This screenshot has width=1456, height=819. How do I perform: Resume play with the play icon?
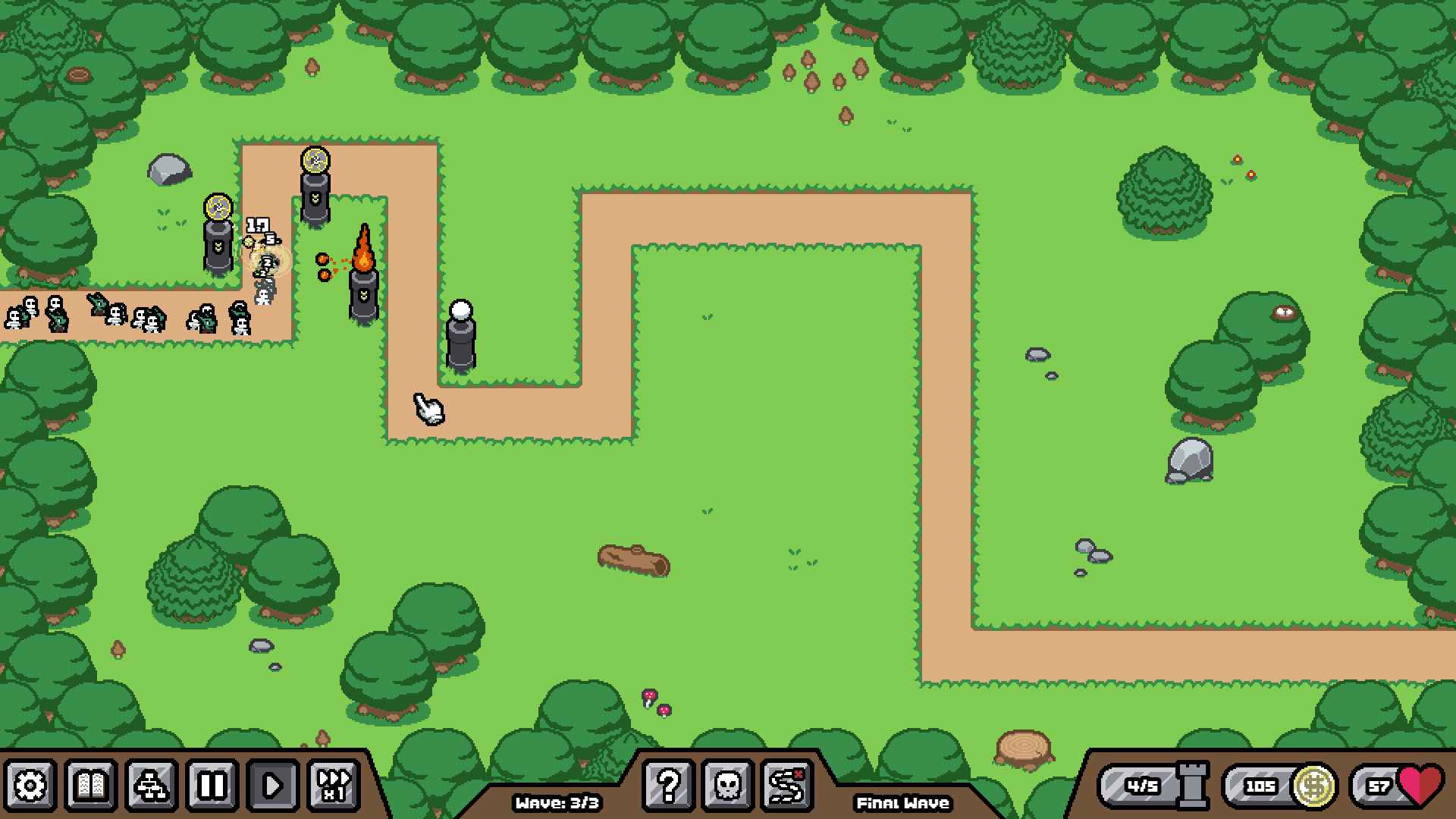click(273, 786)
